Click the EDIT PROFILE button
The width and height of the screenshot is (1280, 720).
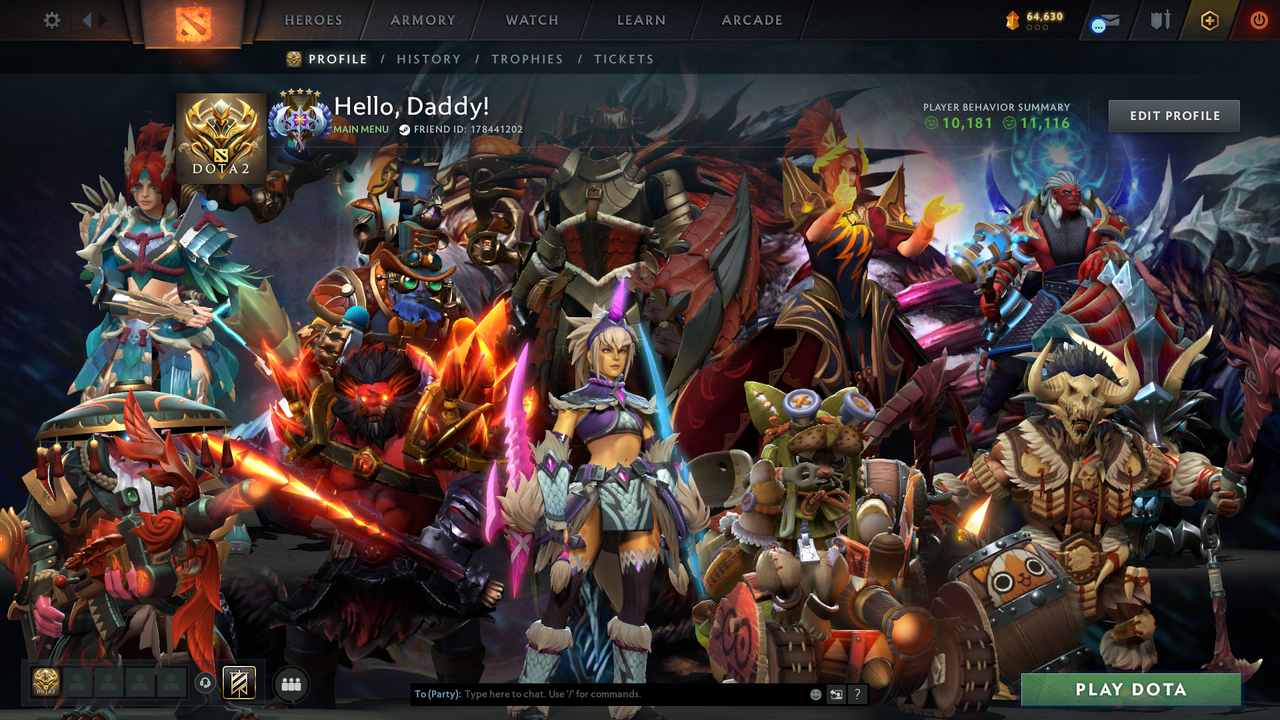click(x=1173, y=115)
